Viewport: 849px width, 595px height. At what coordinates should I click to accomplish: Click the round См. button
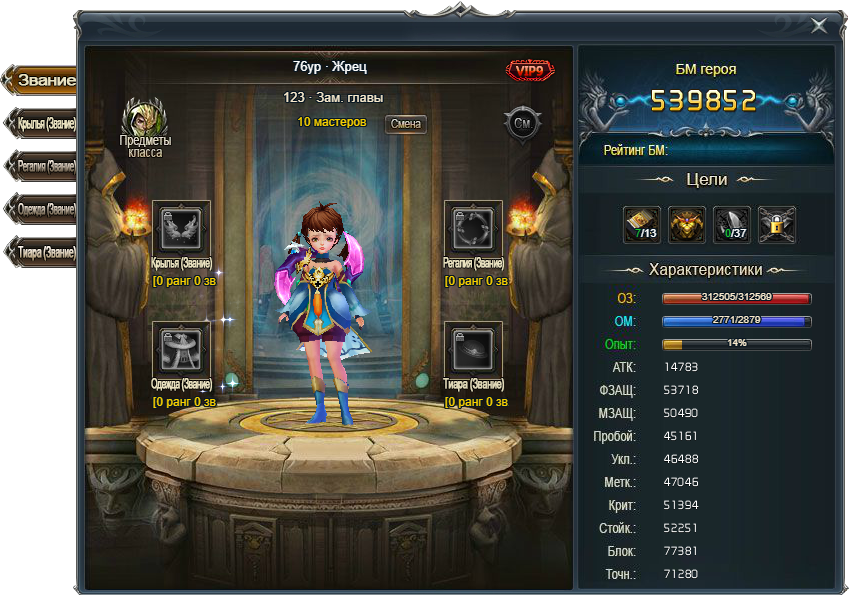pos(522,124)
